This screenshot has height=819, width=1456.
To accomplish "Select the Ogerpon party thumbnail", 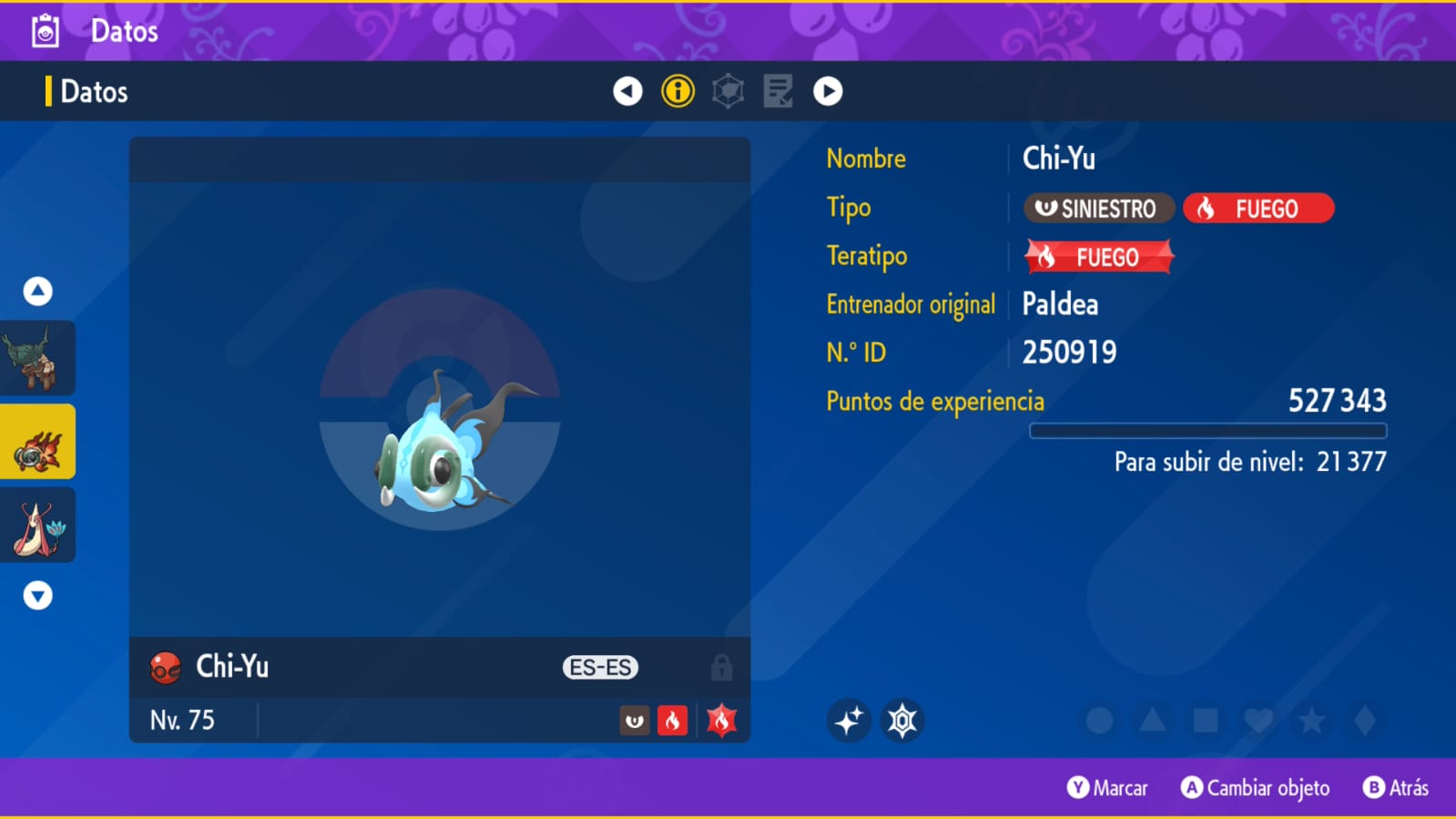I will (x=37, y=358).
